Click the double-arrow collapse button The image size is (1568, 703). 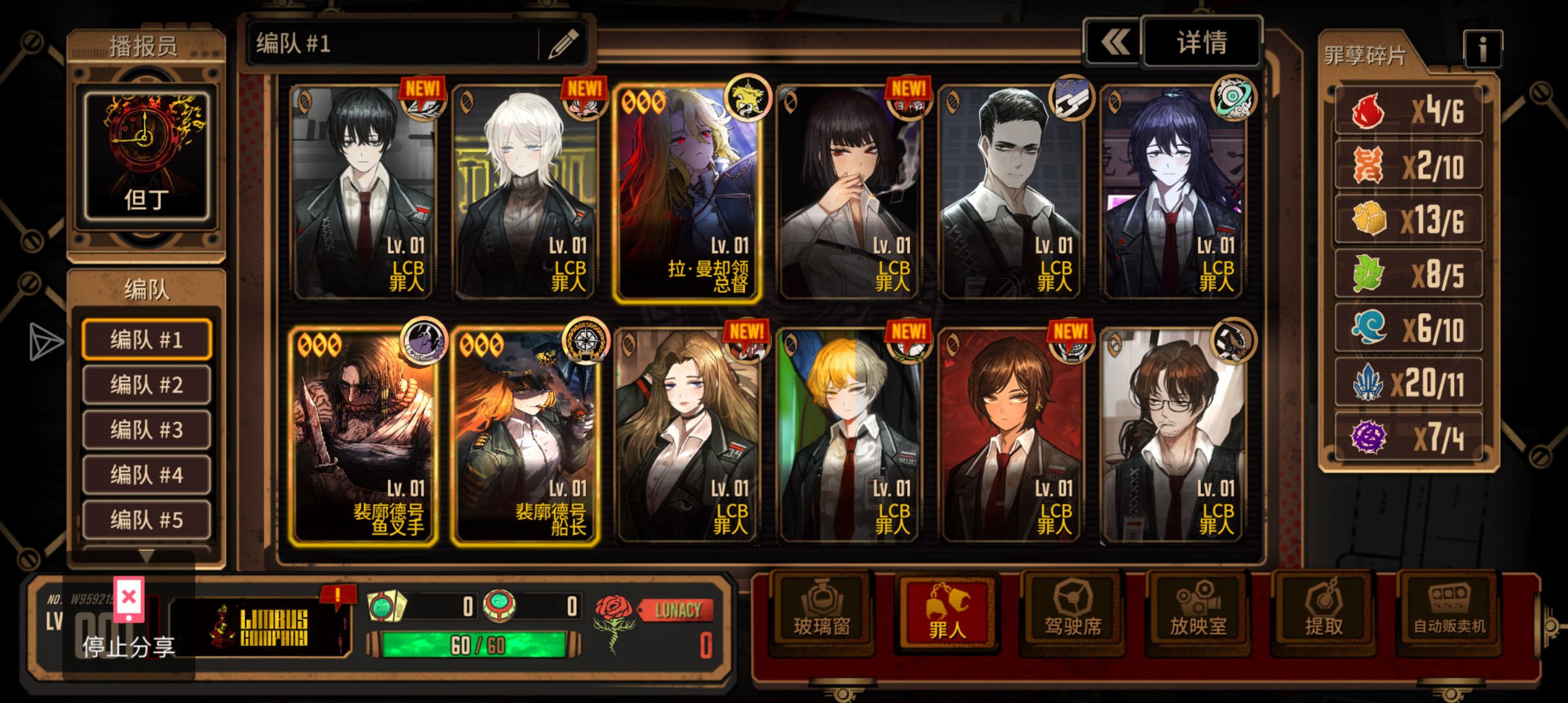[x=1115, y=43]
